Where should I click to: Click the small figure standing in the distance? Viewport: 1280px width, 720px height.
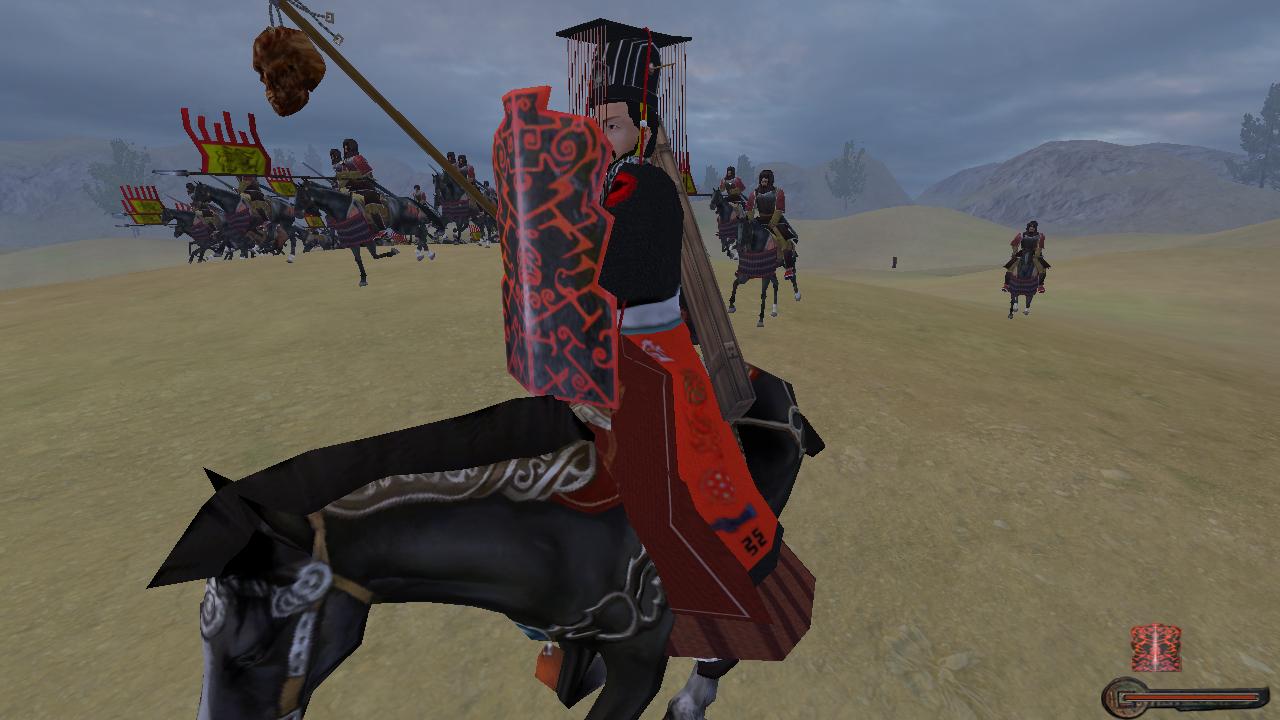pos(894,262)
